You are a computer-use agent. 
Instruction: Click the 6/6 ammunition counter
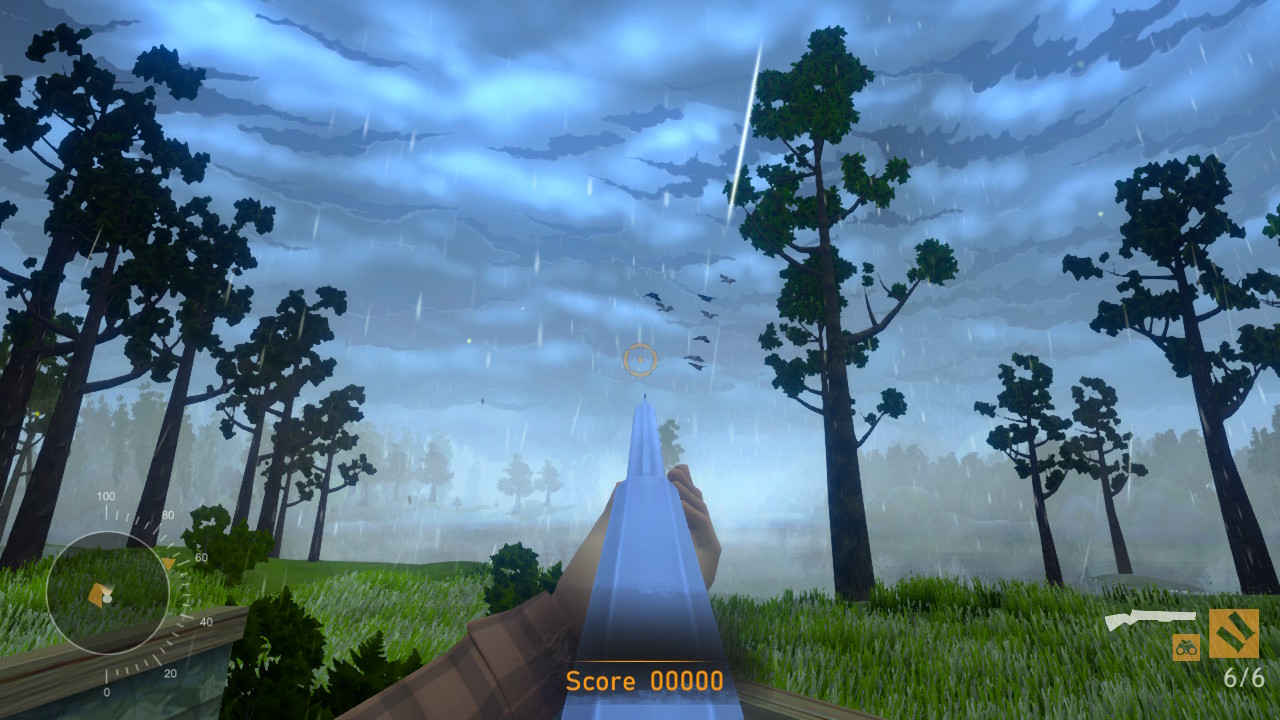click(x=1246, y=677)
